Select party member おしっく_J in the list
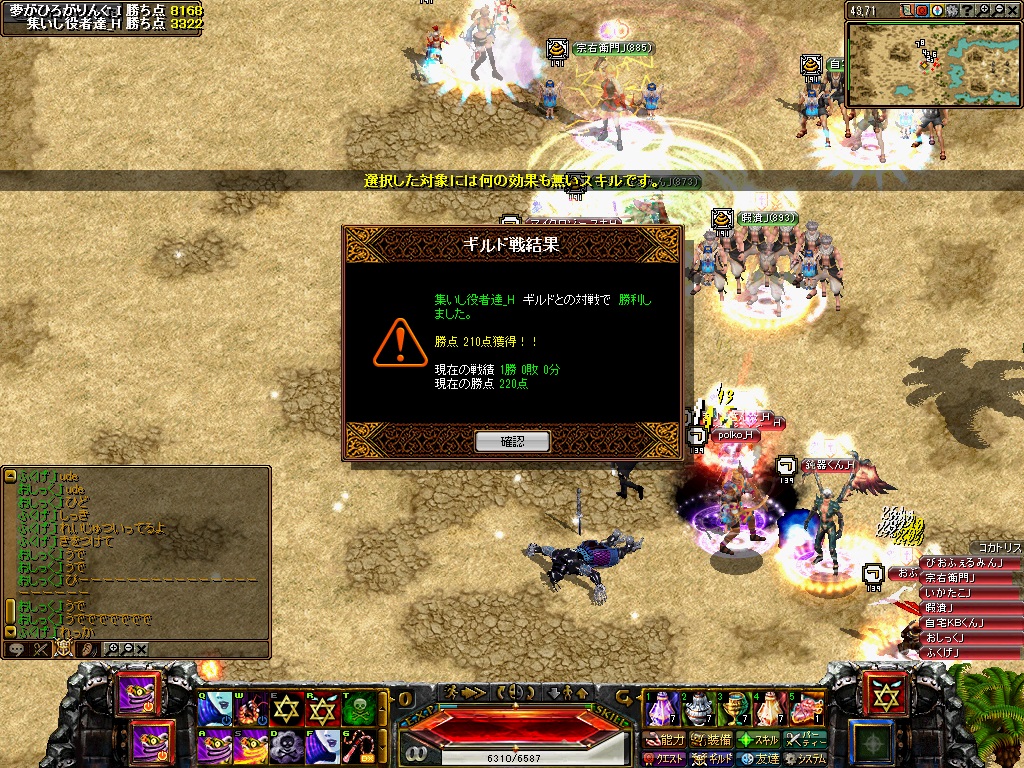1024x768 pixels. click(944, 637)
